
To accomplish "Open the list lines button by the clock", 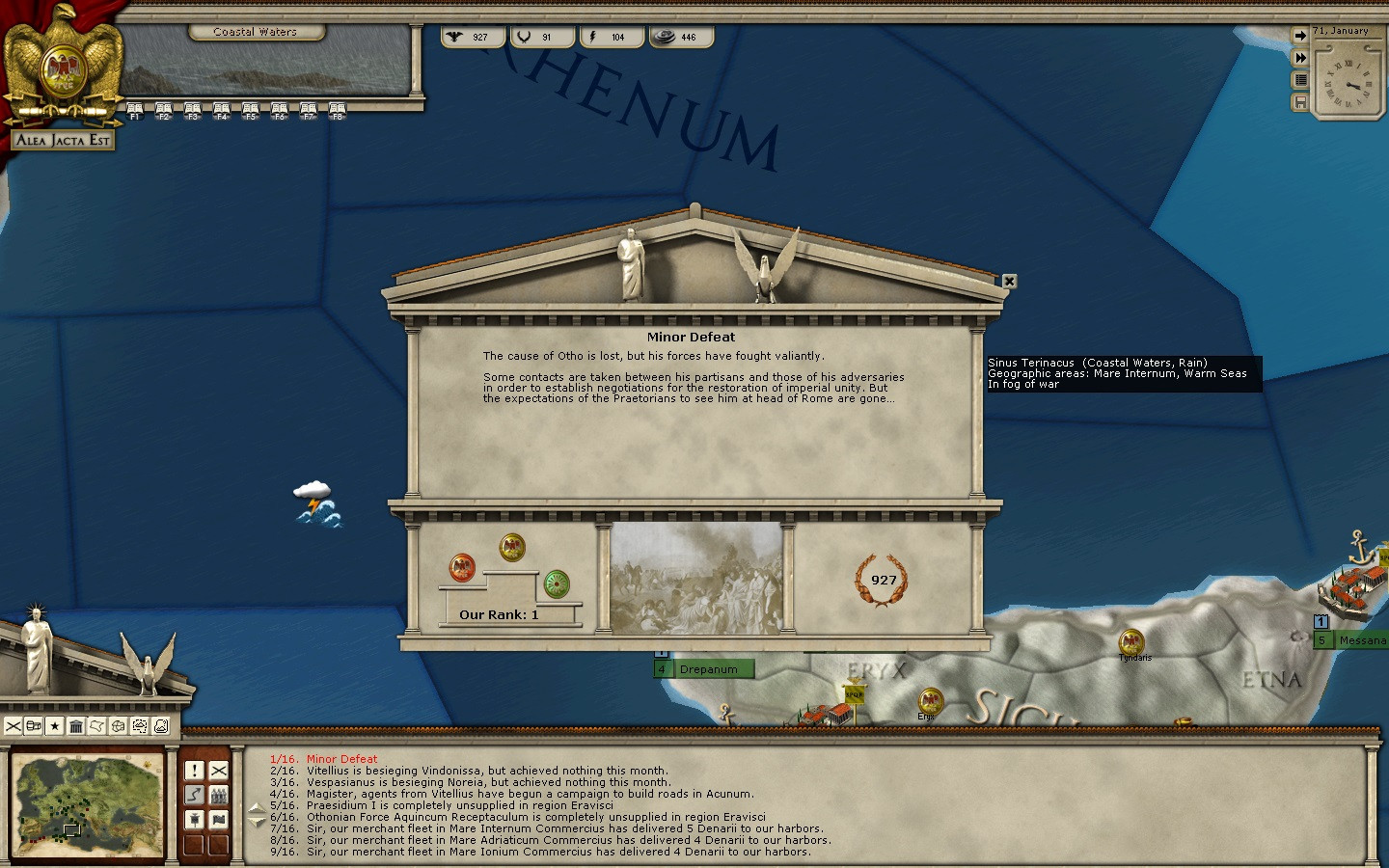I will coord(1300,80).
